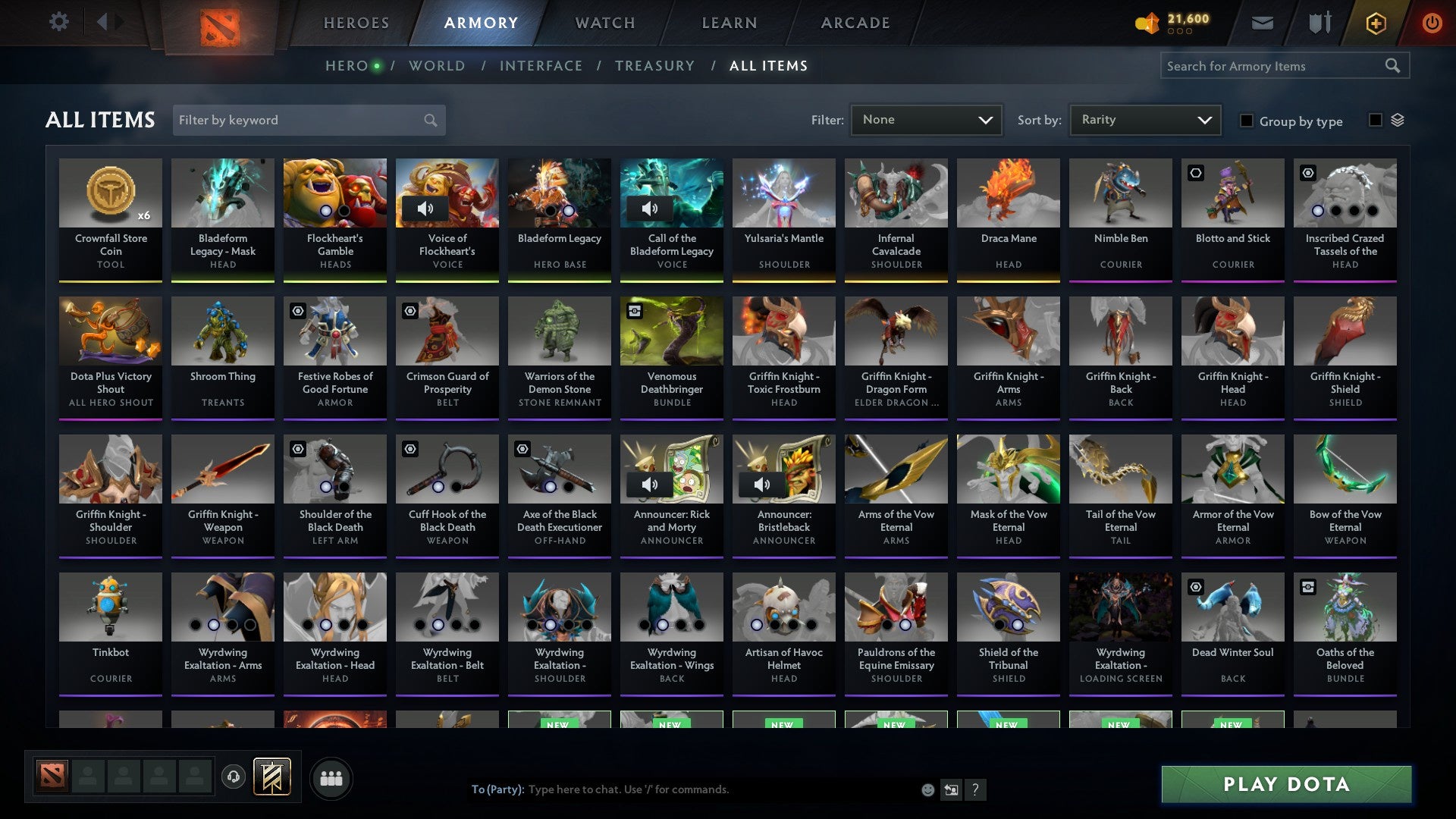
Task: Click the power/logout icon
Action: pos(1432,23)
